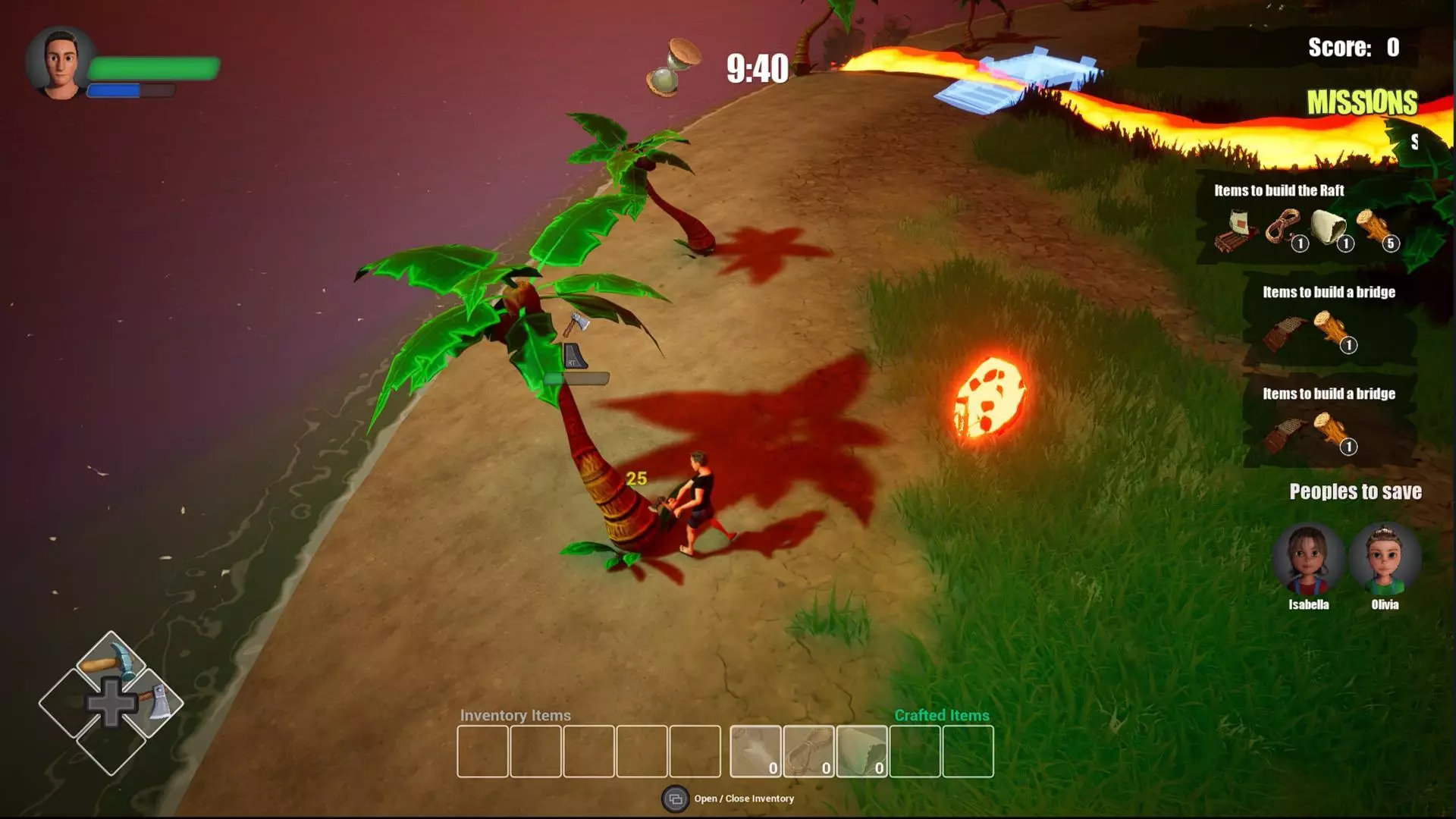Select the raft icon in the raft mission
This screenshot has width=1456, height=819.
[1235, 228]
